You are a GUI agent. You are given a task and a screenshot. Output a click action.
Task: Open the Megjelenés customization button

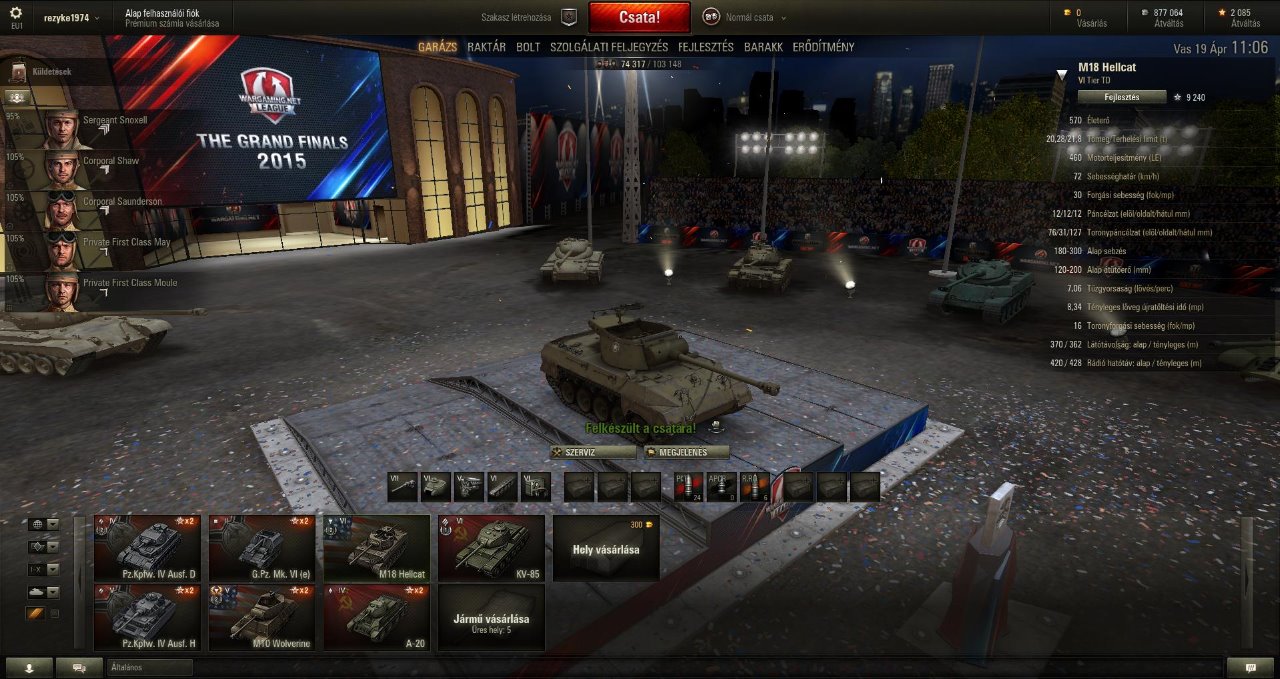[x=686, y=452]
